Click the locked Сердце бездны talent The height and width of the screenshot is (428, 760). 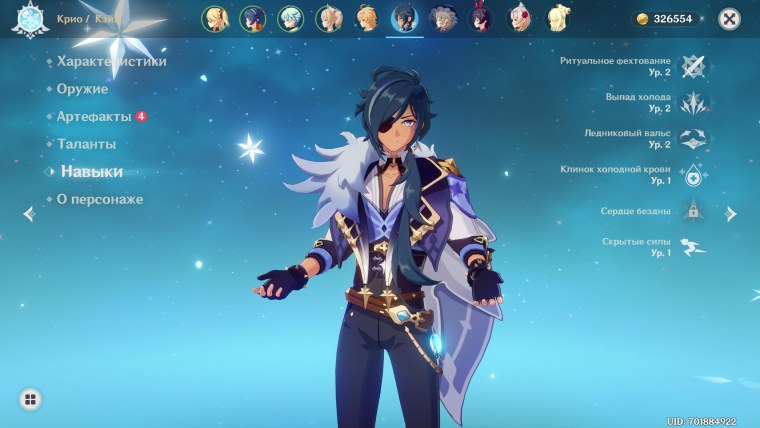(692, 211)
